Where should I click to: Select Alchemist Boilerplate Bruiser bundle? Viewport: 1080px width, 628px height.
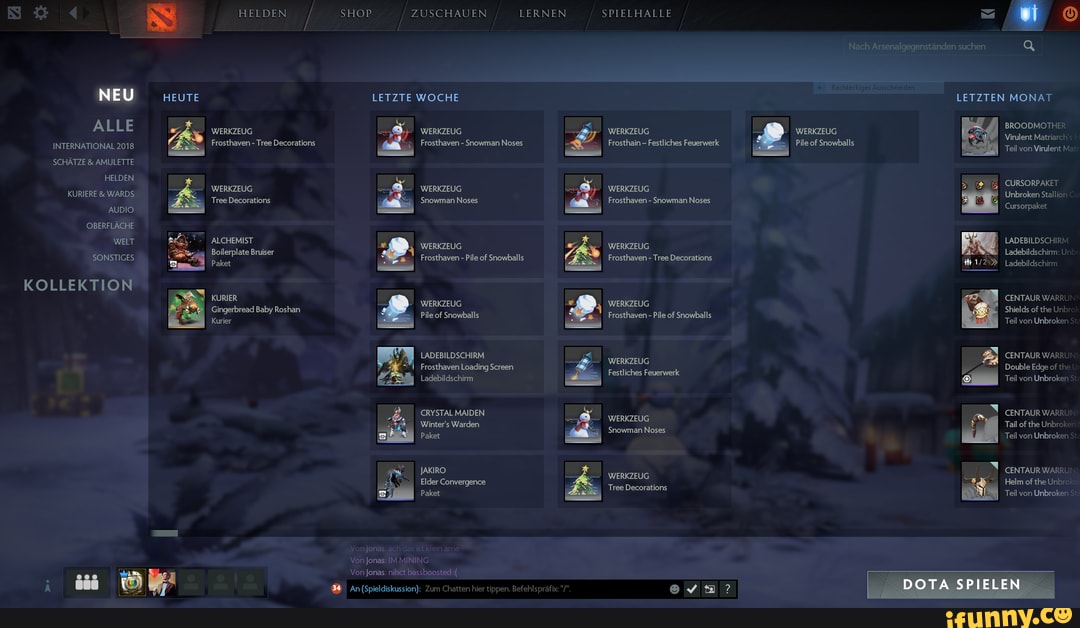tap(248, 251)
